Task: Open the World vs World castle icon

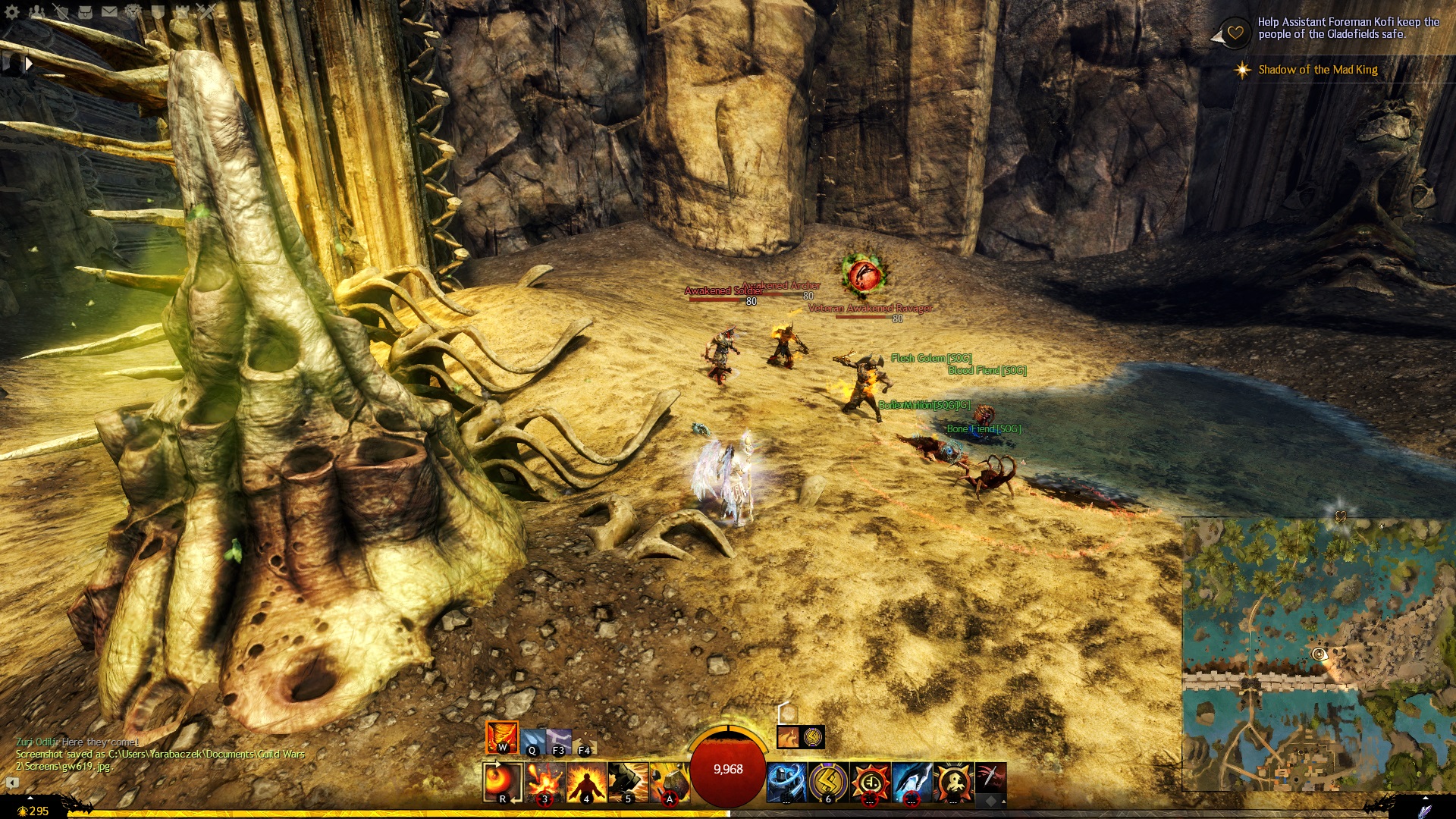Action: point(183,11)
